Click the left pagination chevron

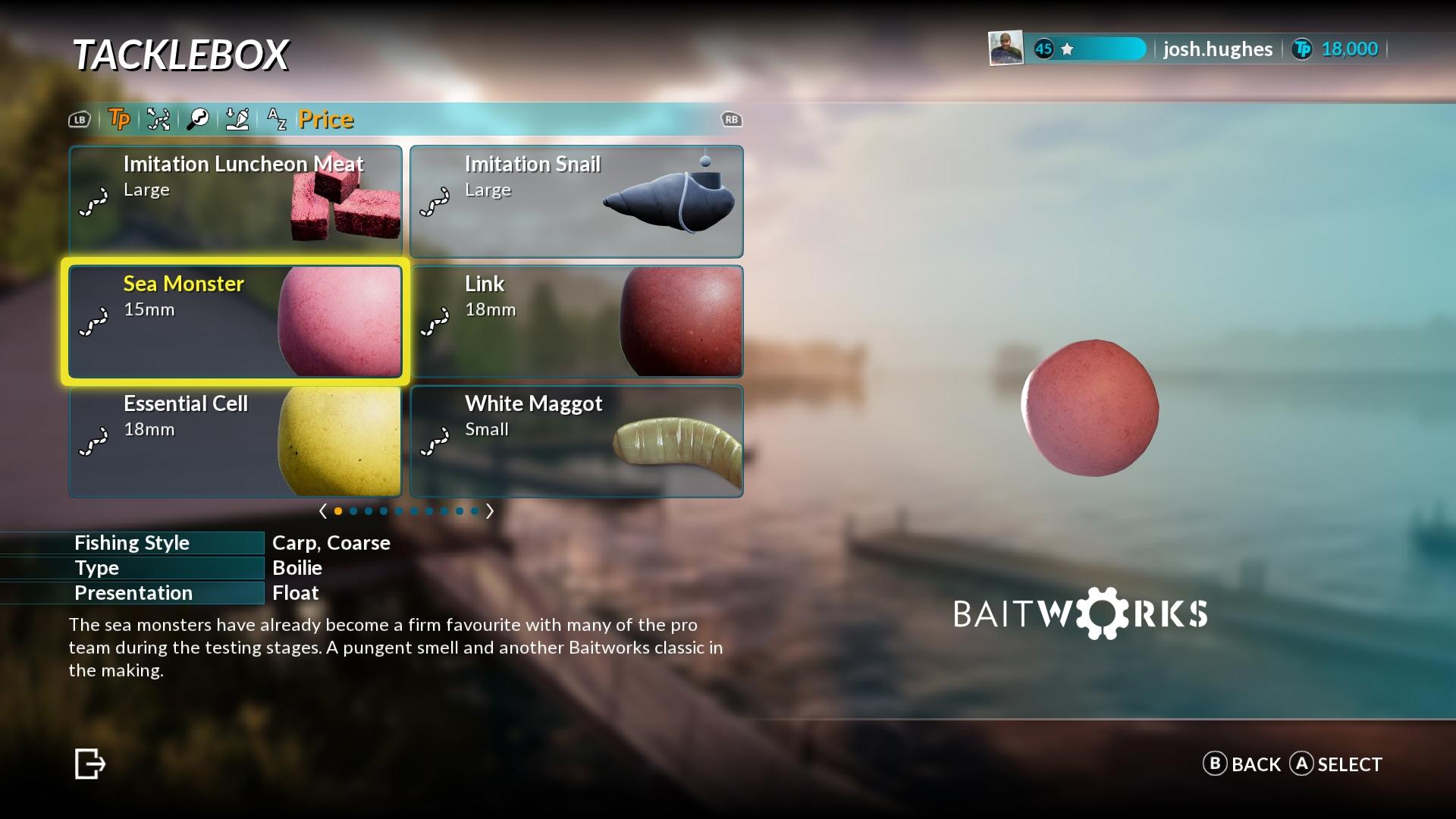pos(325,511)
